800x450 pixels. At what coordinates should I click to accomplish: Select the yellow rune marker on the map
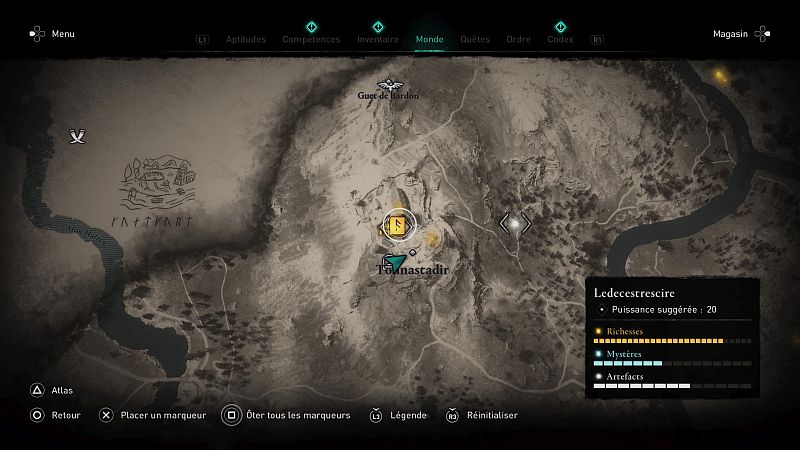pyautogui.click(x=396, y=225)
